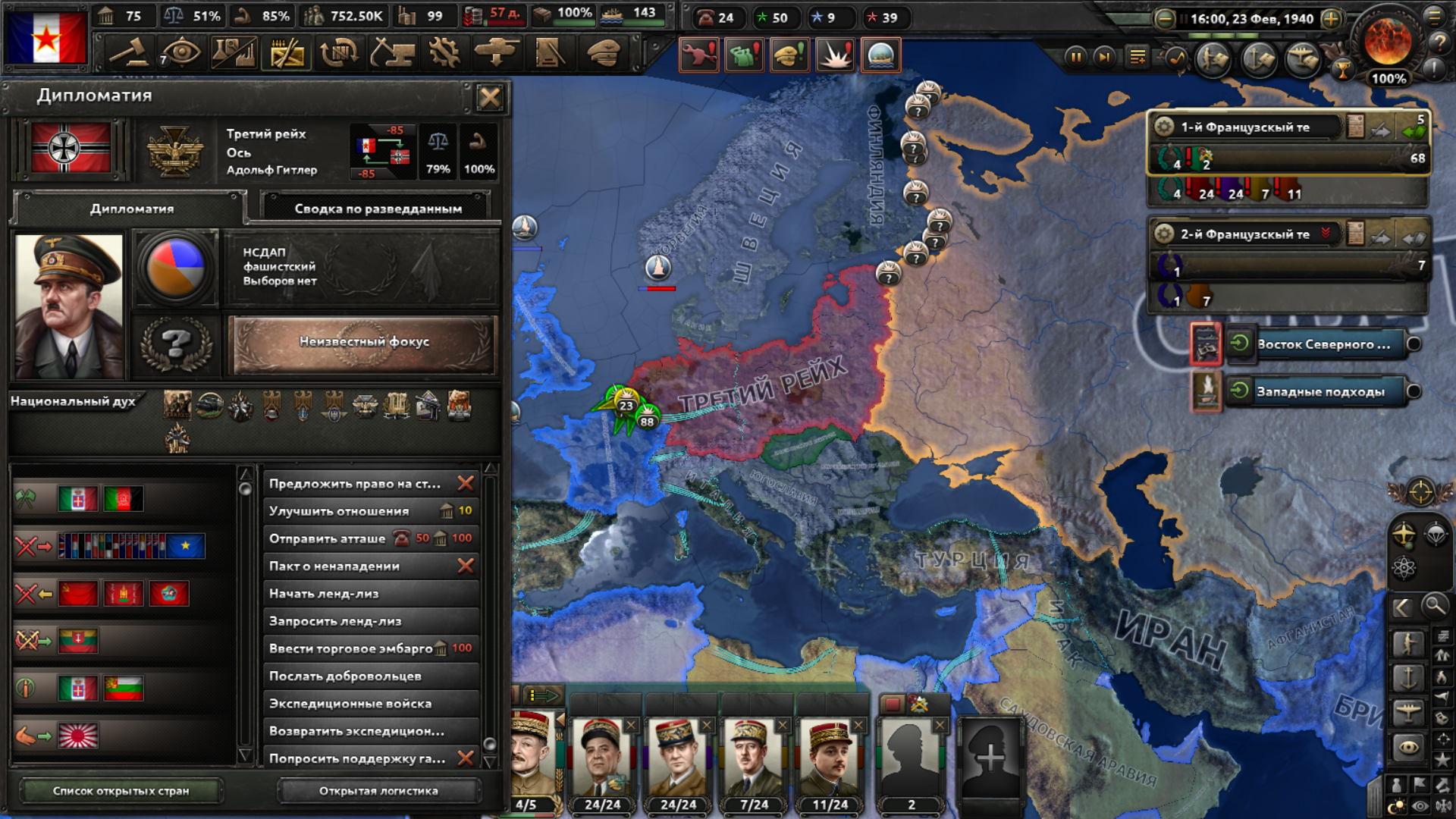Close the Дипломатия window
The width and height of the screenshot is (1456, 819).
tap(490, 97)
